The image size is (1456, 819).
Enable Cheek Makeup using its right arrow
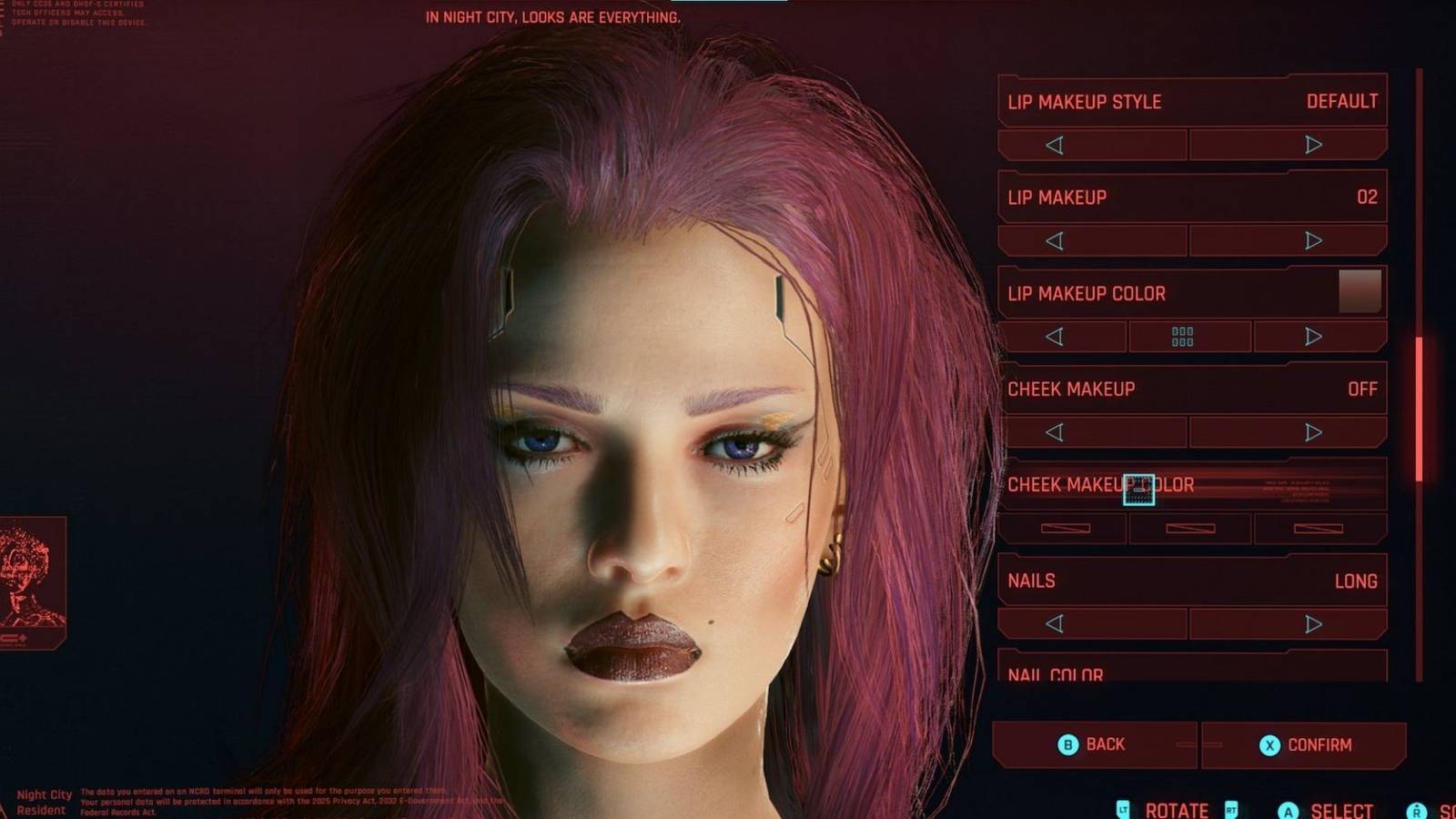tap(1311, 431)
